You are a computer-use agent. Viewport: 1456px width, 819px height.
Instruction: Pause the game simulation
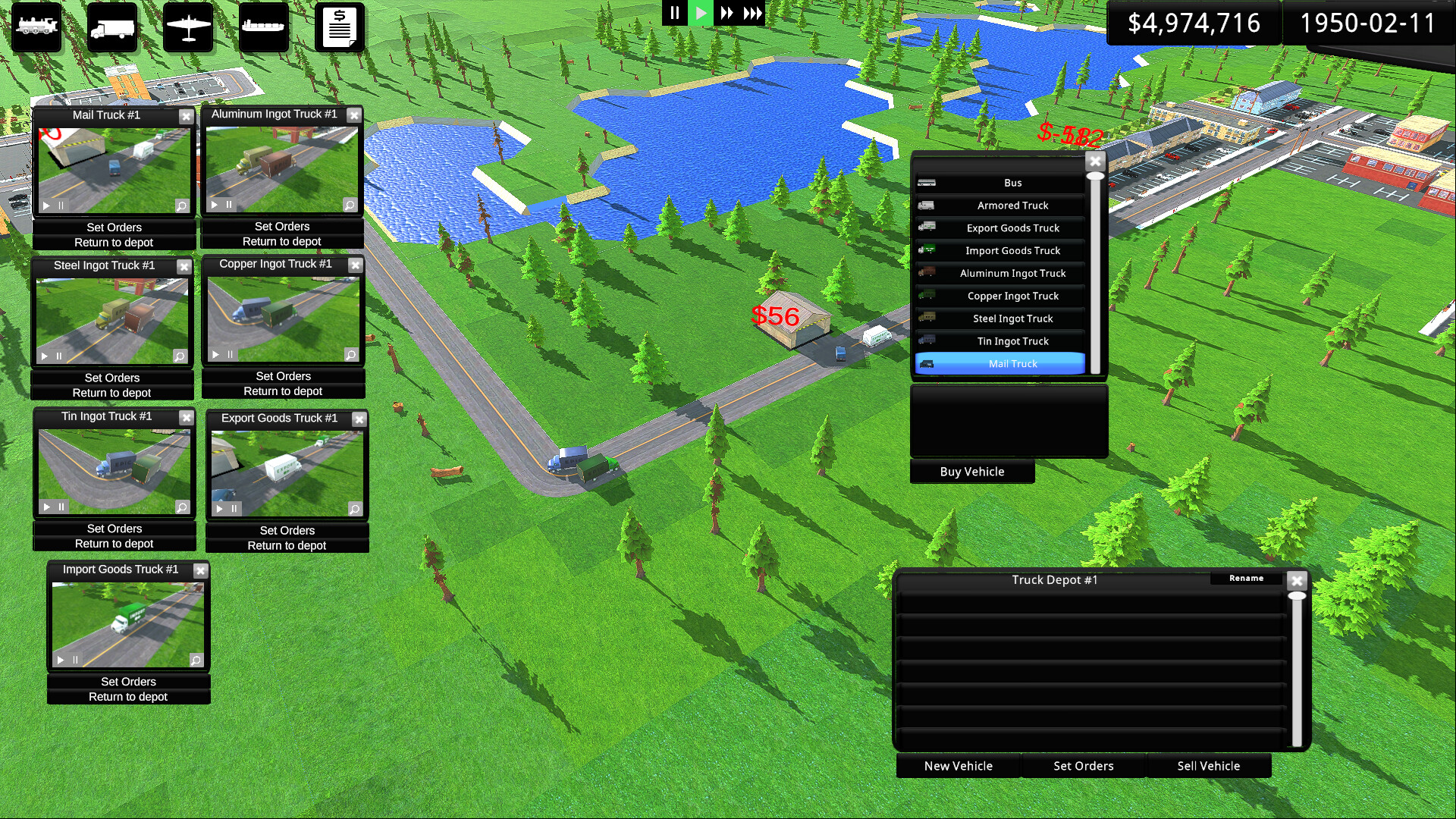(674, 12)
